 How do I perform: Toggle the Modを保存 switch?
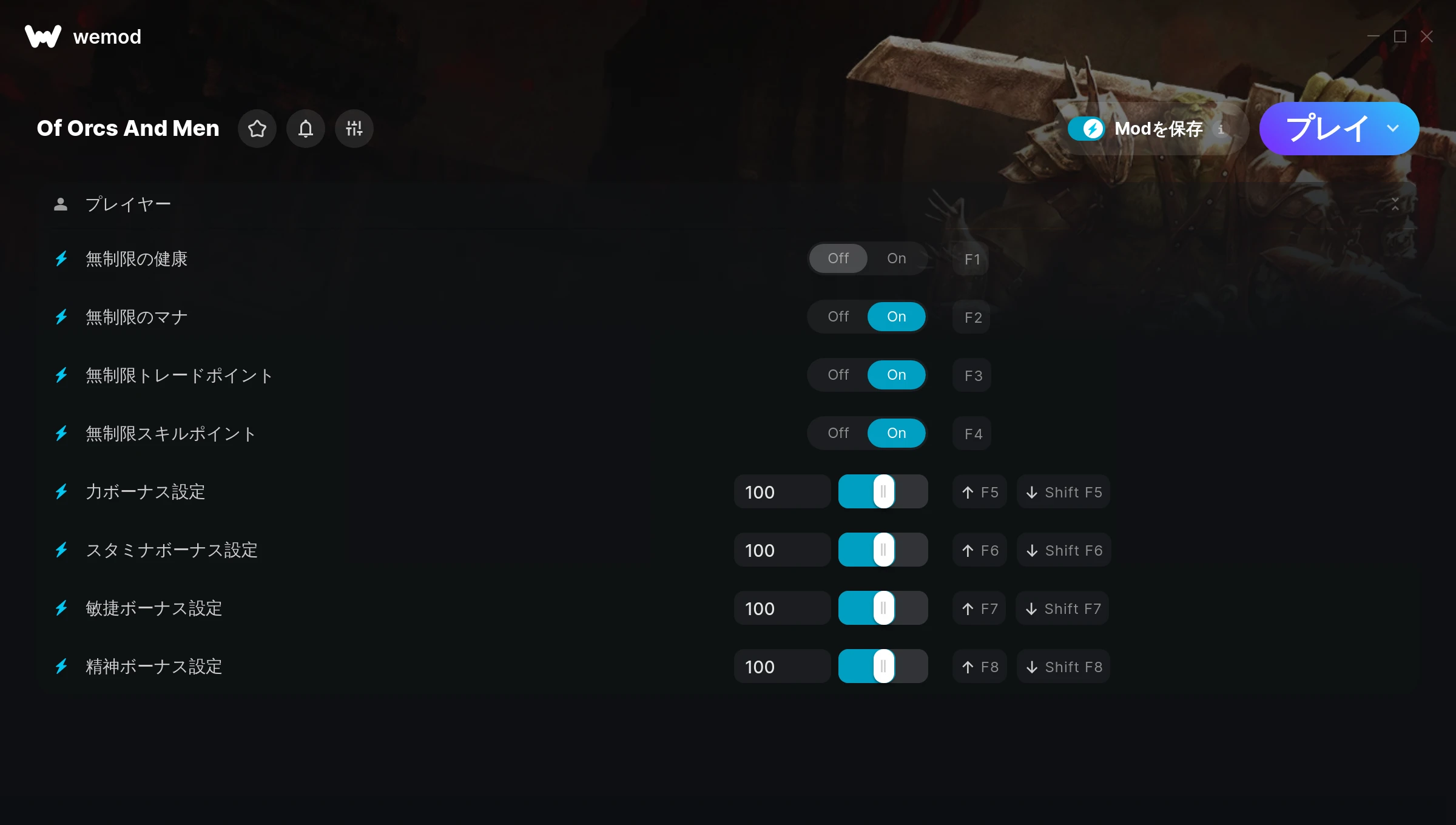[1087, 129]
